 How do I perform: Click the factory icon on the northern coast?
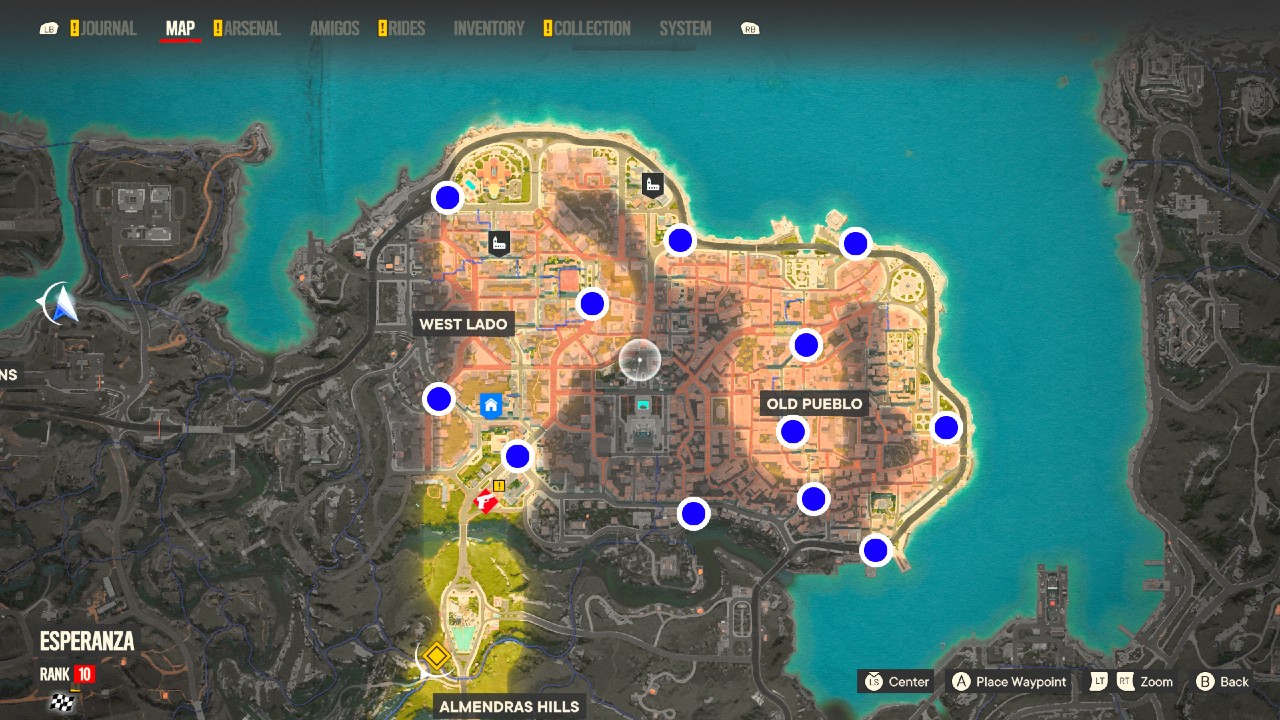[x=655, y=185]
